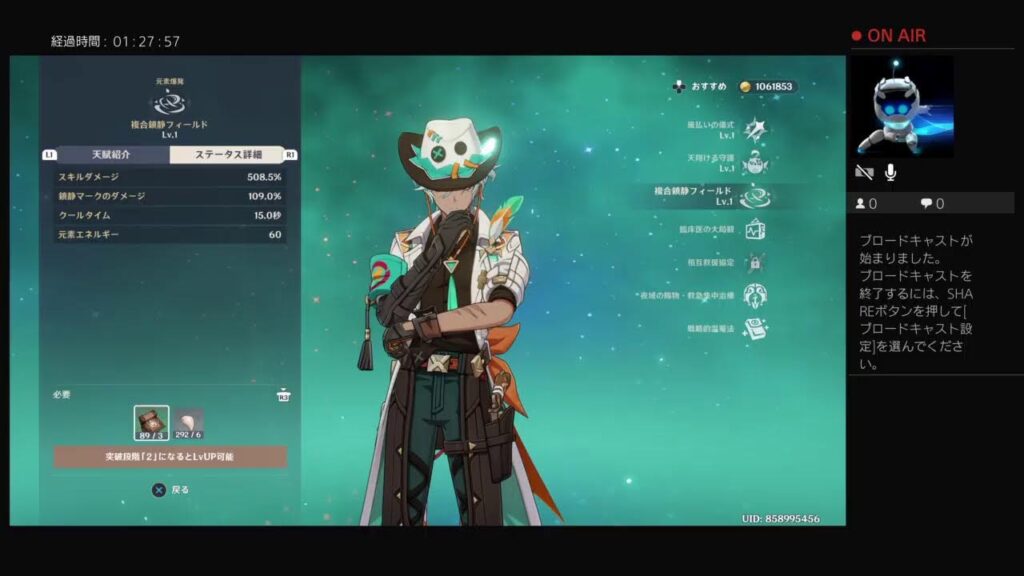
Task: View the 臨床医の大局観 passive talent
Action: 755,230
